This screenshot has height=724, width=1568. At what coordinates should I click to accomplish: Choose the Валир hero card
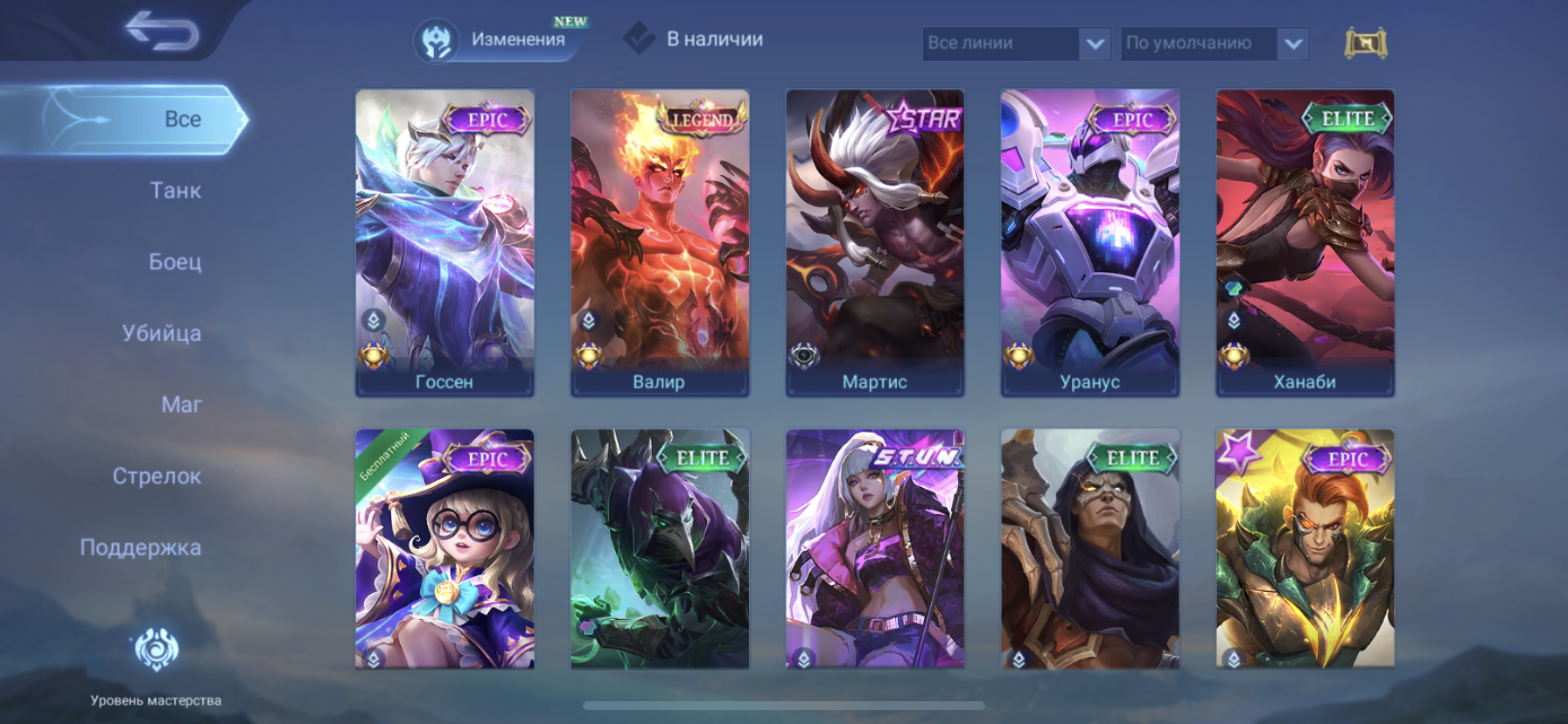660,243
